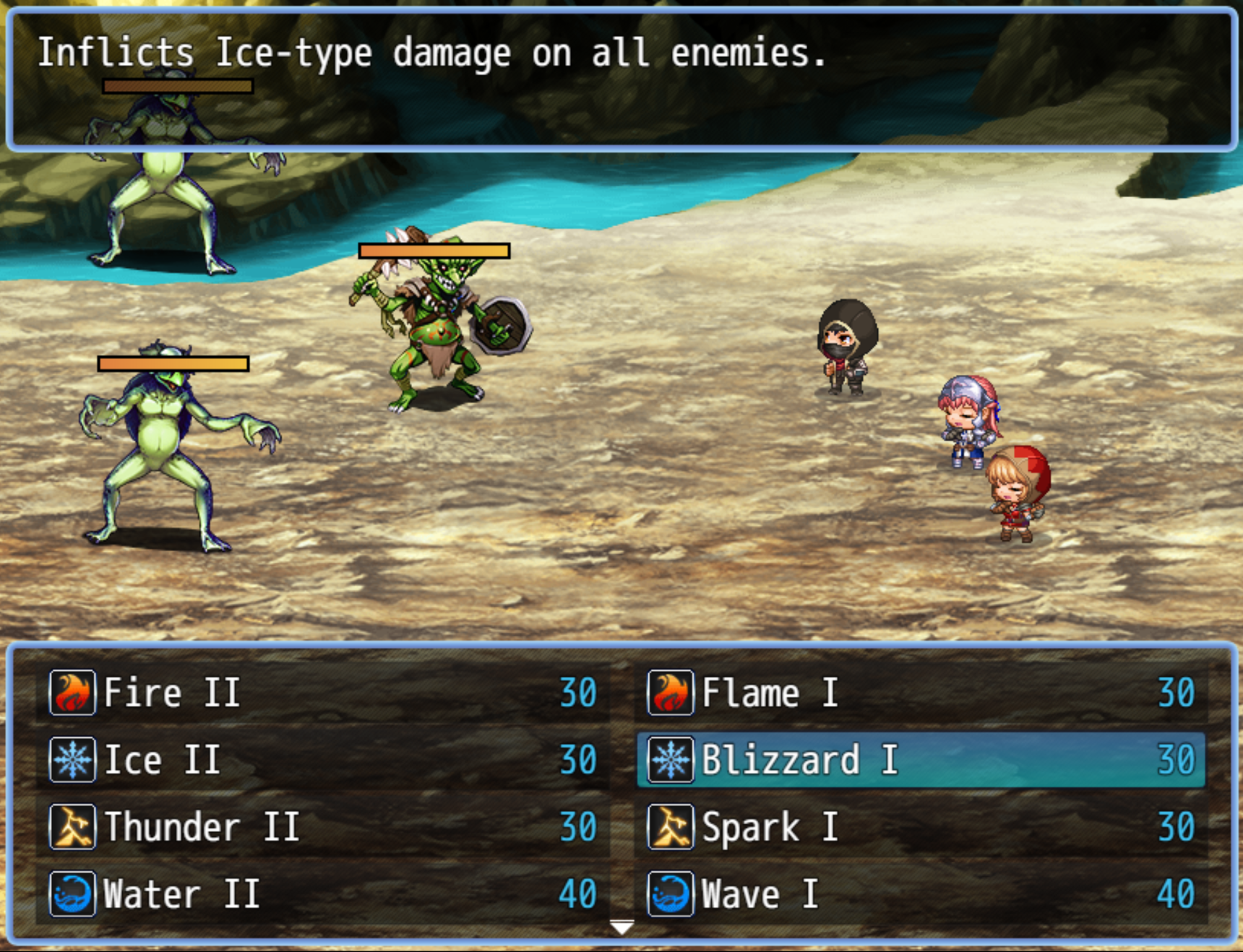Choose Ice II from the skill list
1243x952 pixels.
coord(322,760)
